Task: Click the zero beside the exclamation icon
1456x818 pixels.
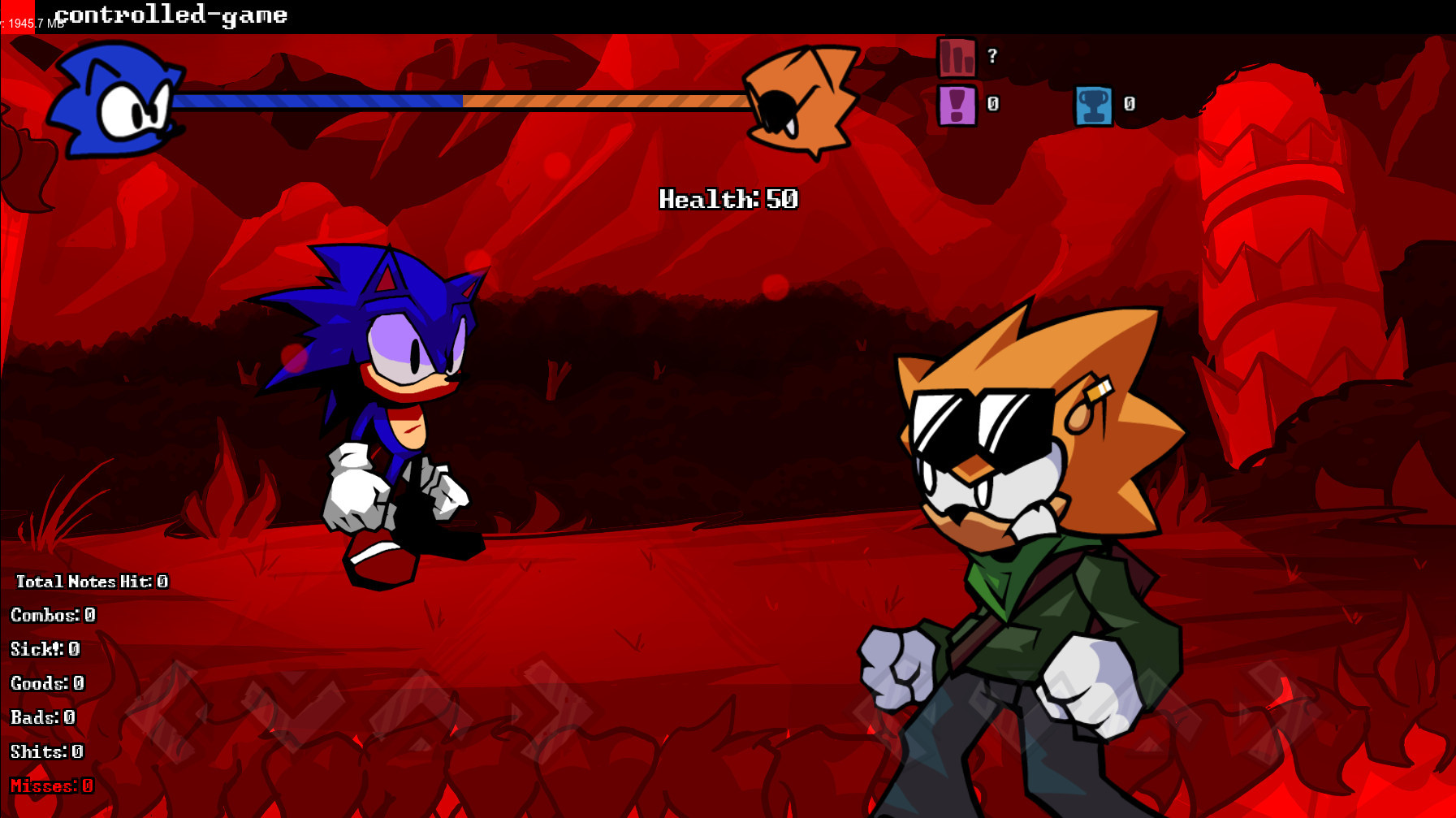Action: (x=991, y=104)
